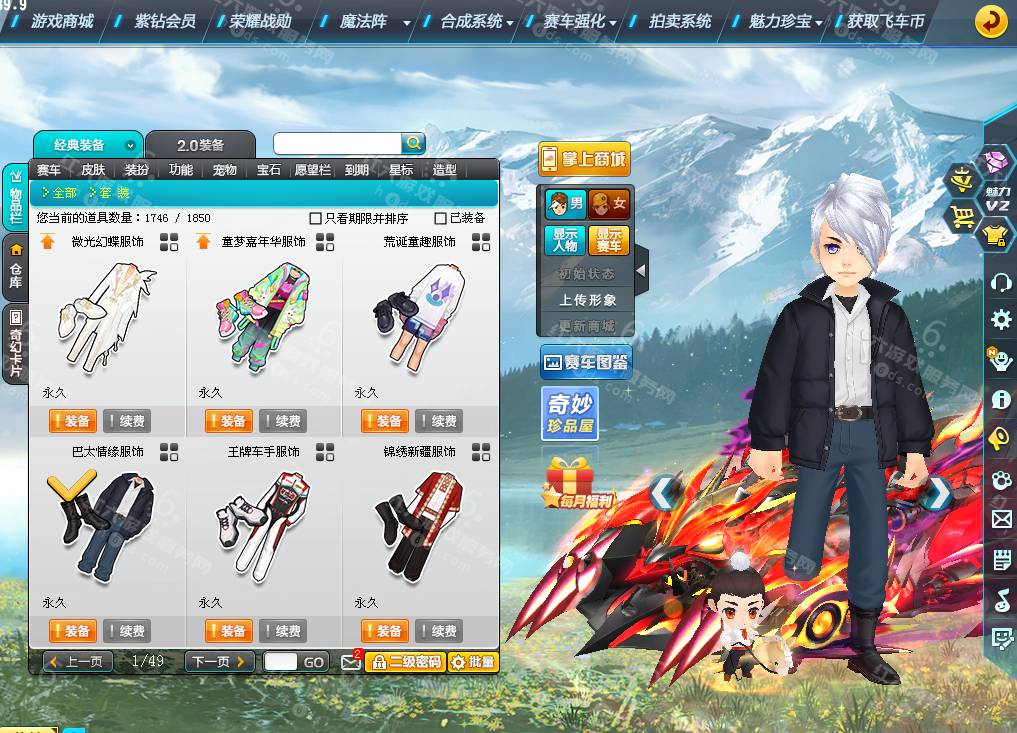This screenshot has height=733, width=1017.
Task: Open the 拍卖系统 auction system
Action: (680, 21)
